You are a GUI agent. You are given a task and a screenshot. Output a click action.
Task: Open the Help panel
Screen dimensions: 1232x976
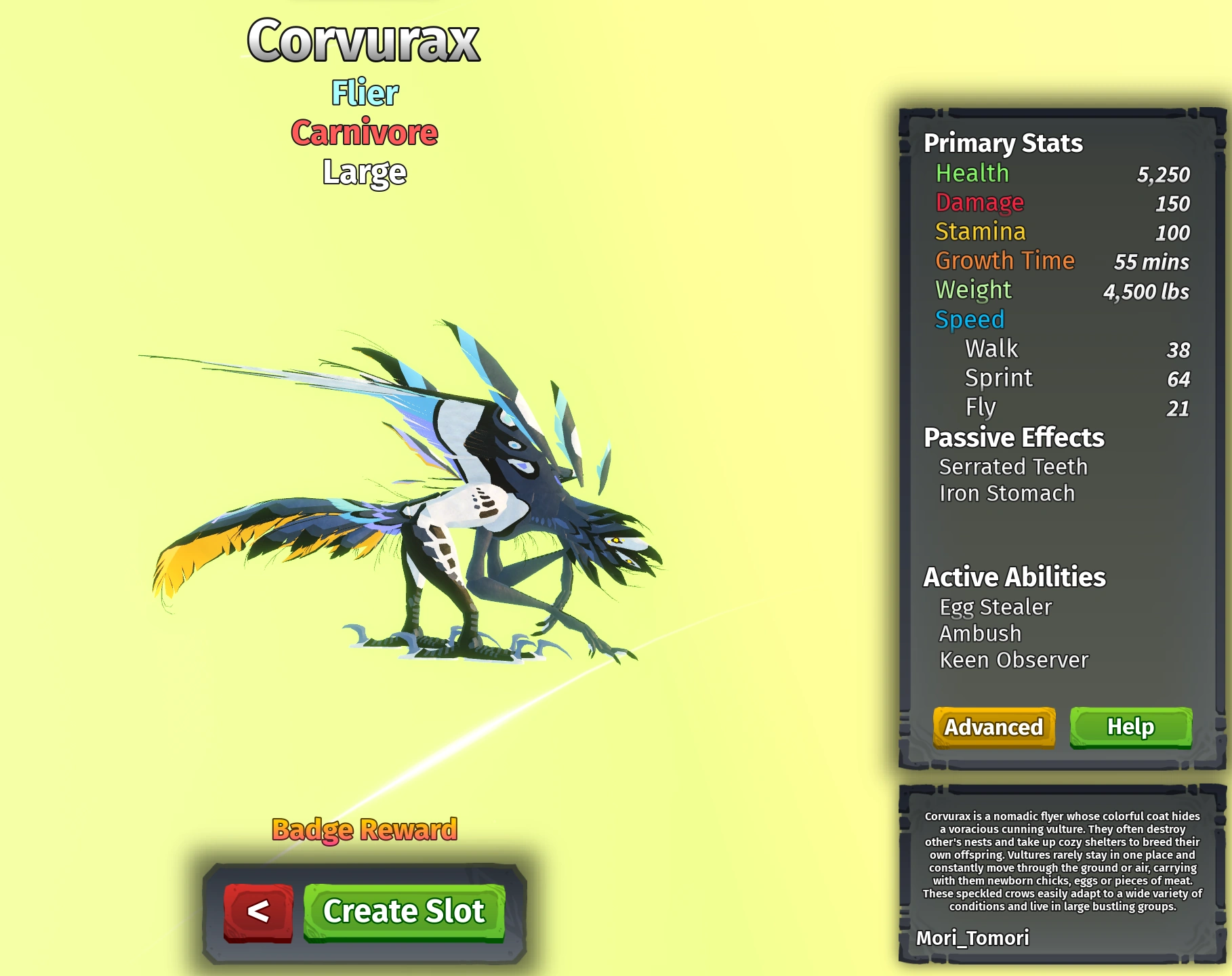[1130, 727]
